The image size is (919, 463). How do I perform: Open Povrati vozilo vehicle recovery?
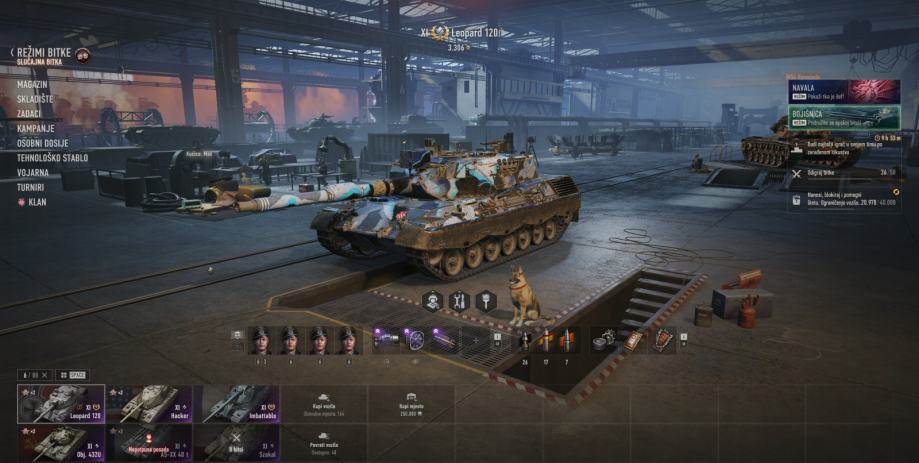(x=324, y=443)
